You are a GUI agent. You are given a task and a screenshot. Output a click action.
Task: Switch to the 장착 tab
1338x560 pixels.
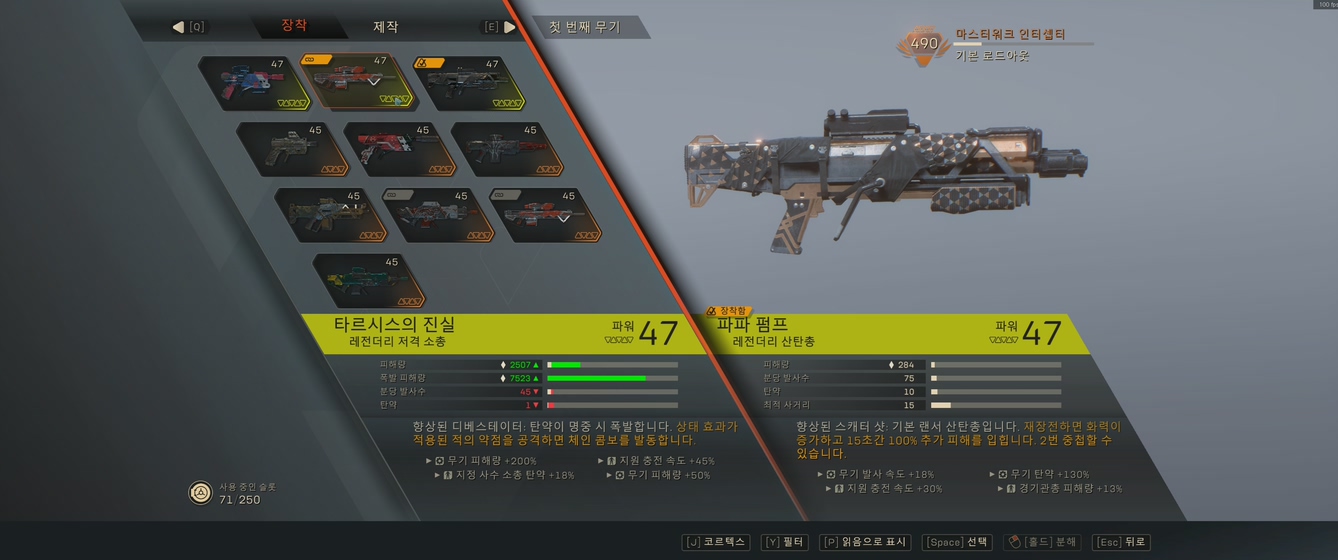(x=294, y=26)
